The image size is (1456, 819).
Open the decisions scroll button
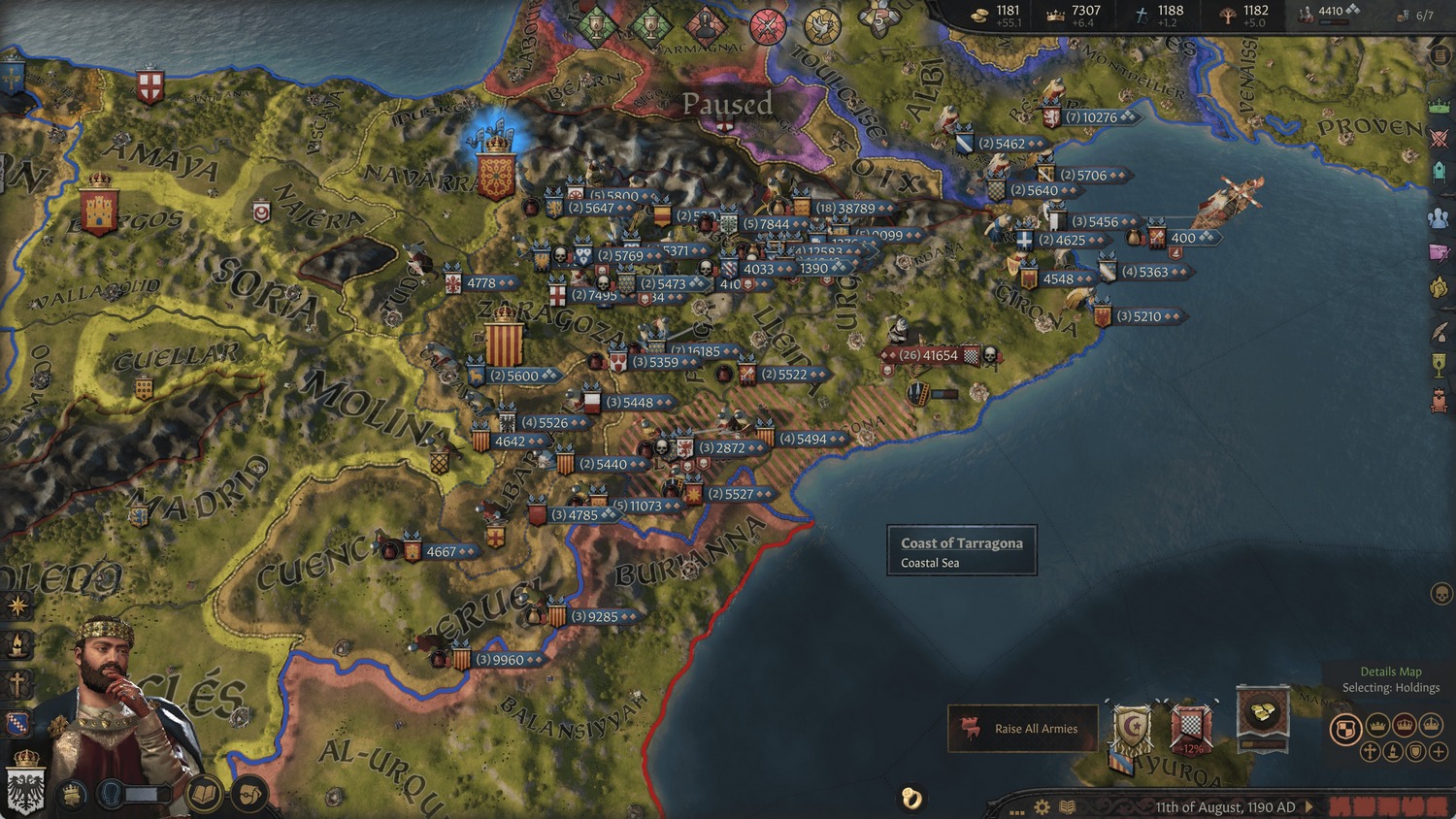coord(249,795)
